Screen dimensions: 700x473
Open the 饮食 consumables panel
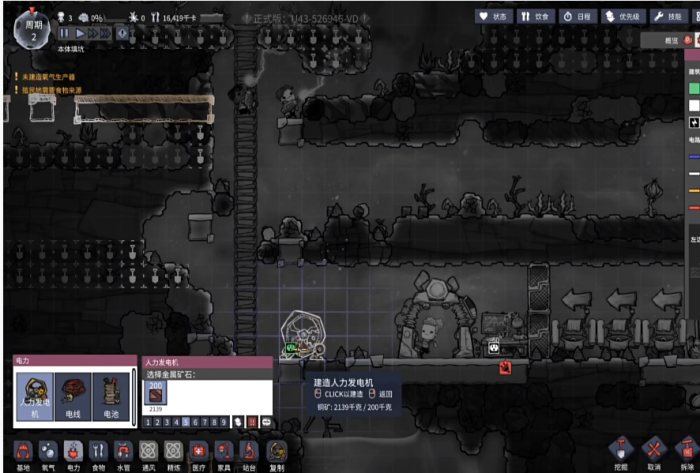click(536, 16)
